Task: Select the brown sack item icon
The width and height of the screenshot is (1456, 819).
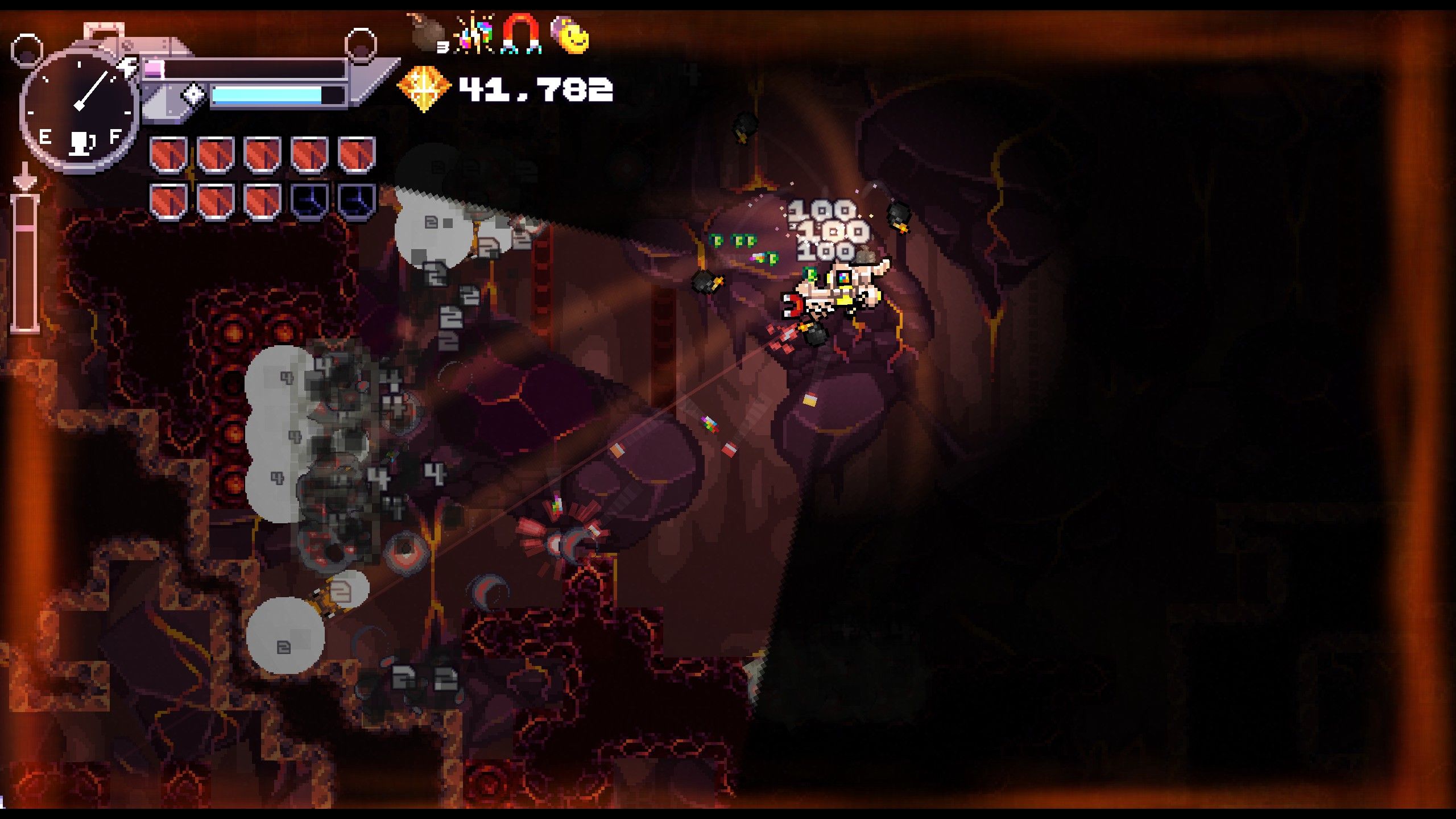Action: click(x=425, y=33)
